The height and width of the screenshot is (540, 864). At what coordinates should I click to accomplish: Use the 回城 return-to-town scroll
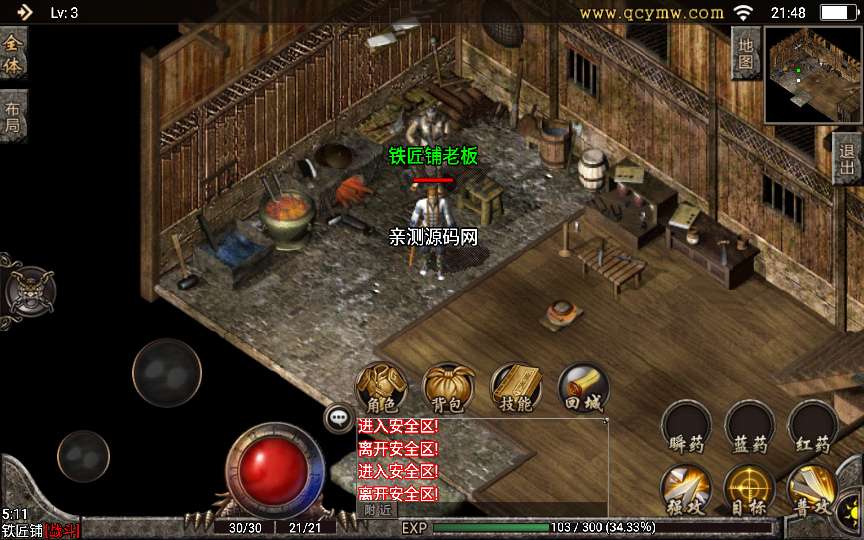click(583, 388)
